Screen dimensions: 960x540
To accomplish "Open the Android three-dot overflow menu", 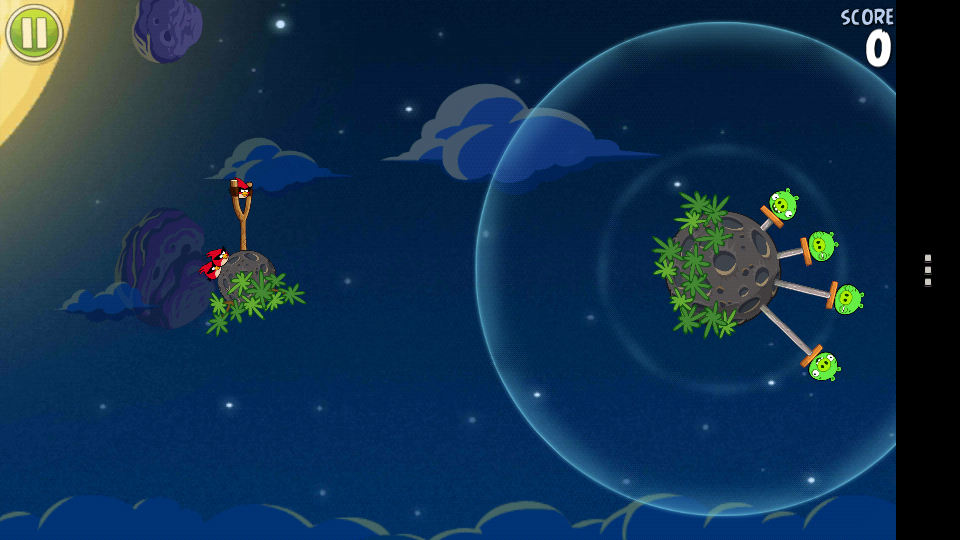I will coord(928,270).
